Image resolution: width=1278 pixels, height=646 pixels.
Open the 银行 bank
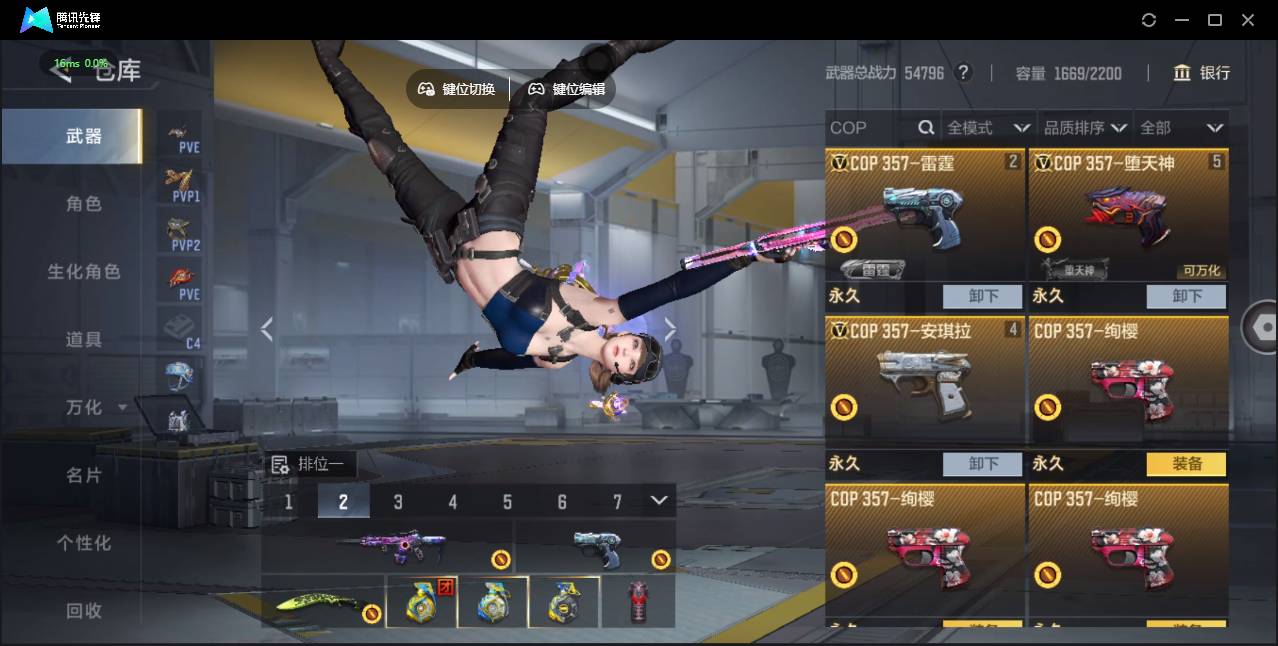point(1202,73)
